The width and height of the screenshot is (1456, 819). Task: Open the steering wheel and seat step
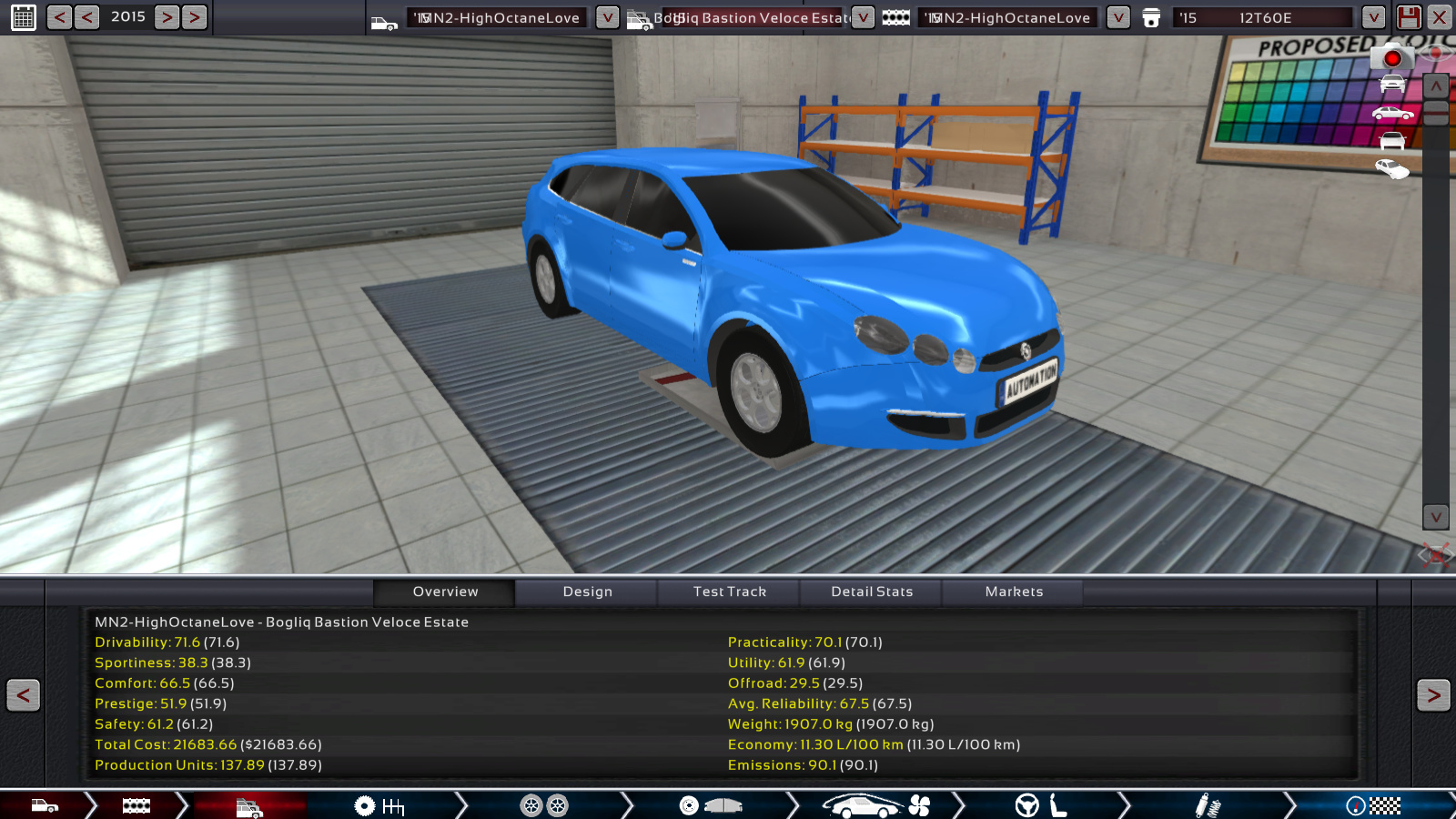tap(1041, 805)
